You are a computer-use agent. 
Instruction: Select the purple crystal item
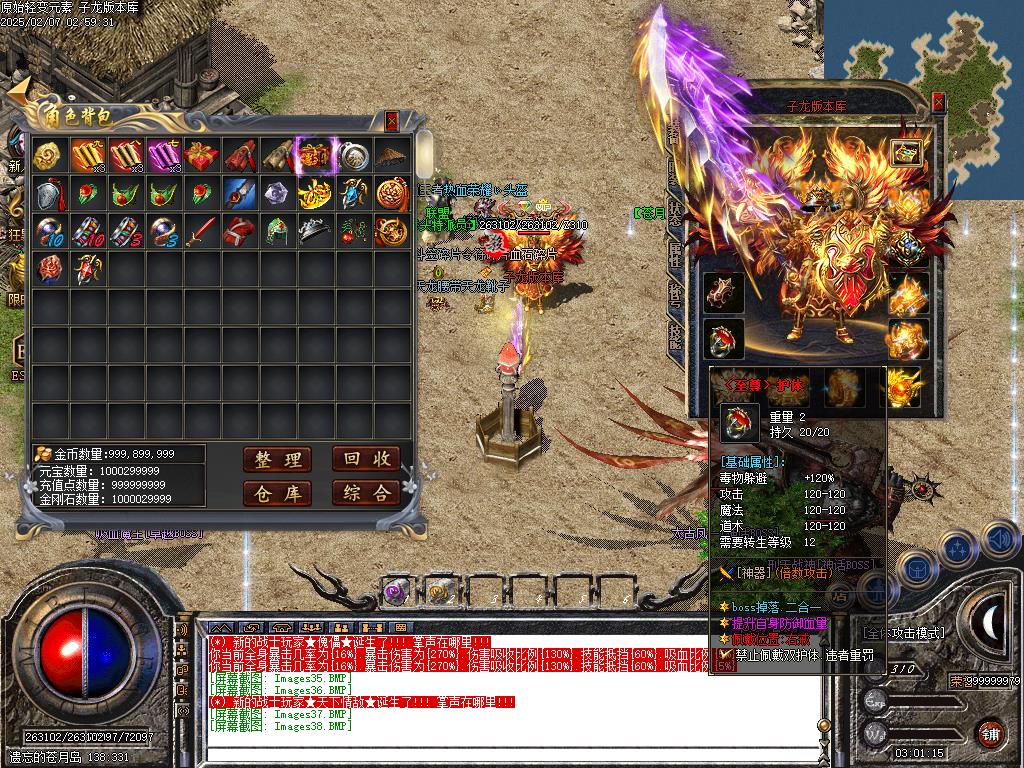[277, 193]
